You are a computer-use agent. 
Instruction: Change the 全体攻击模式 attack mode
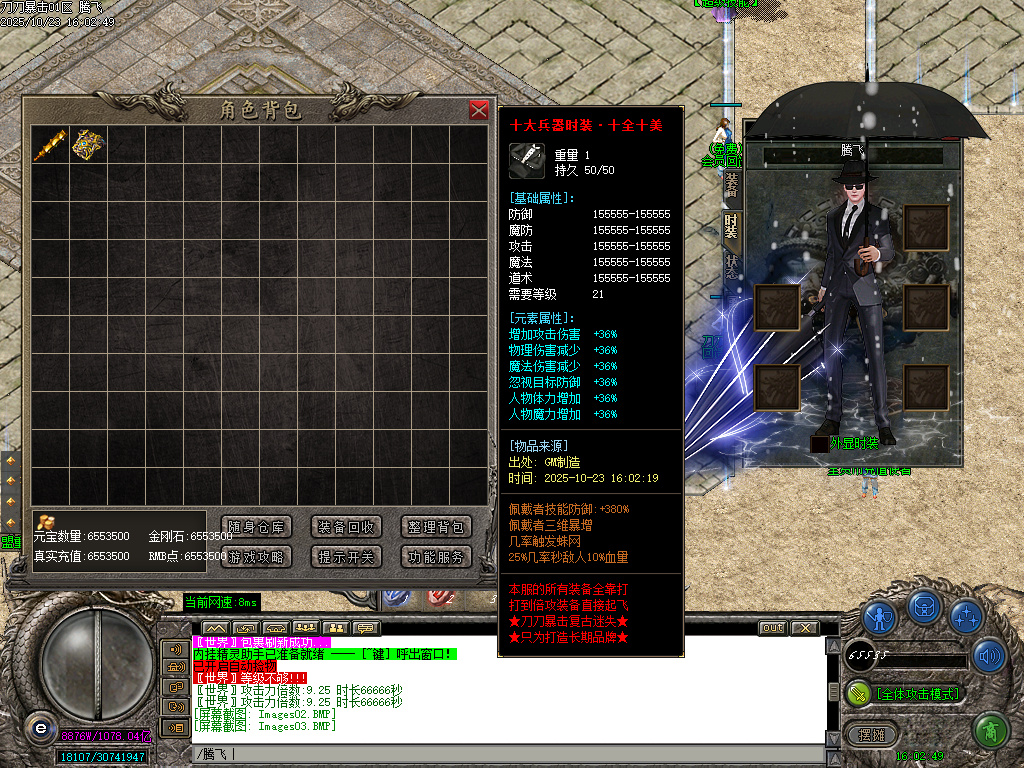coord(906,693)
